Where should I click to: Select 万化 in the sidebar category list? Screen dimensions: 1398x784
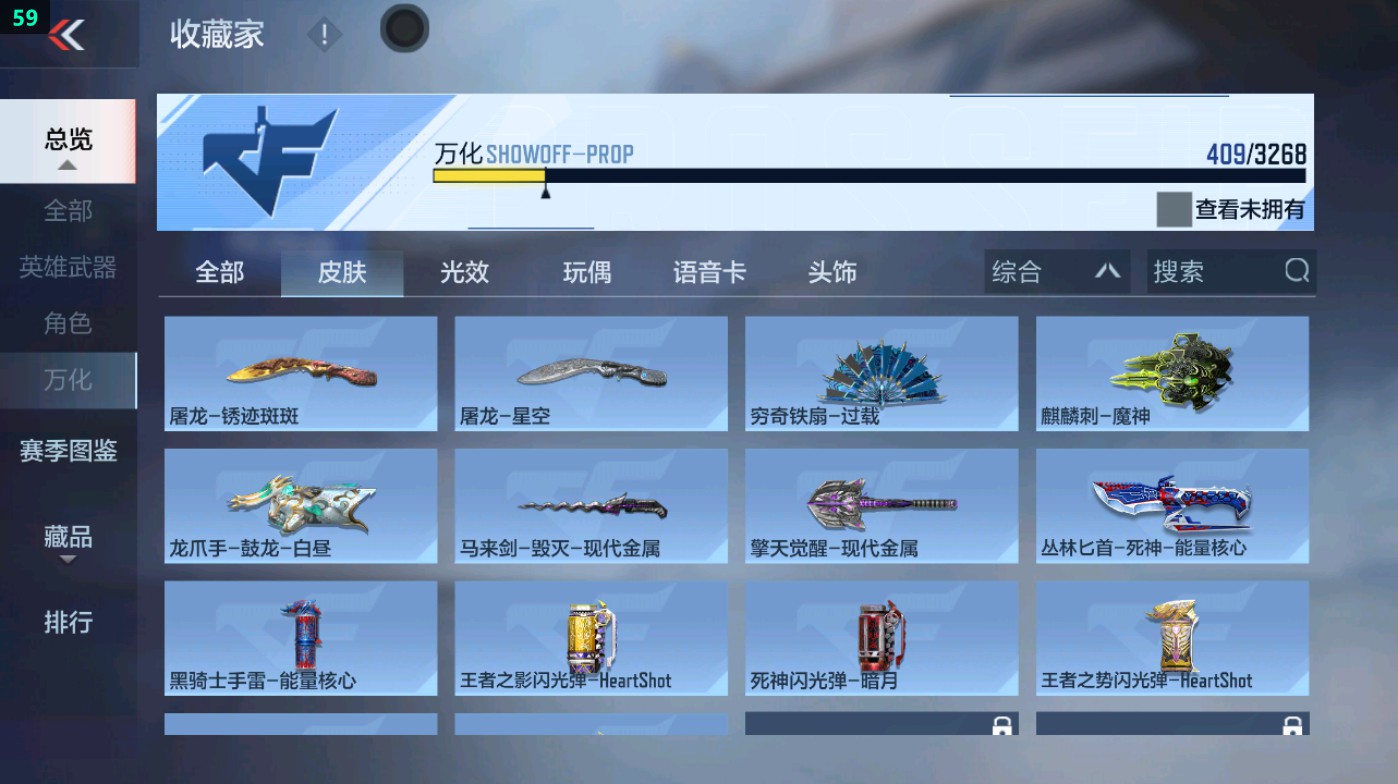[x=66, y=380]
